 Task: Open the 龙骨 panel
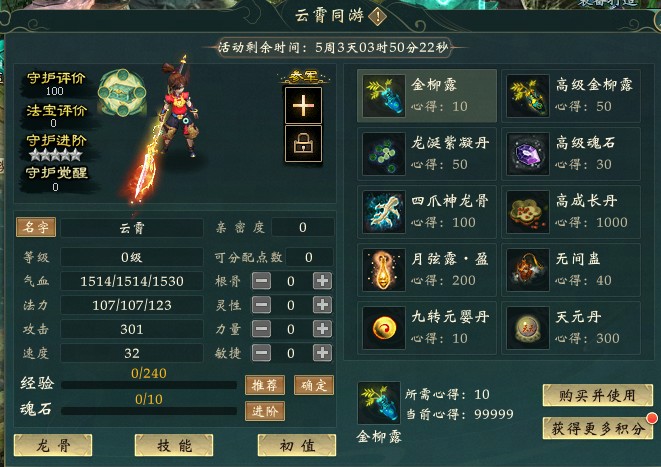click(52, 445)
